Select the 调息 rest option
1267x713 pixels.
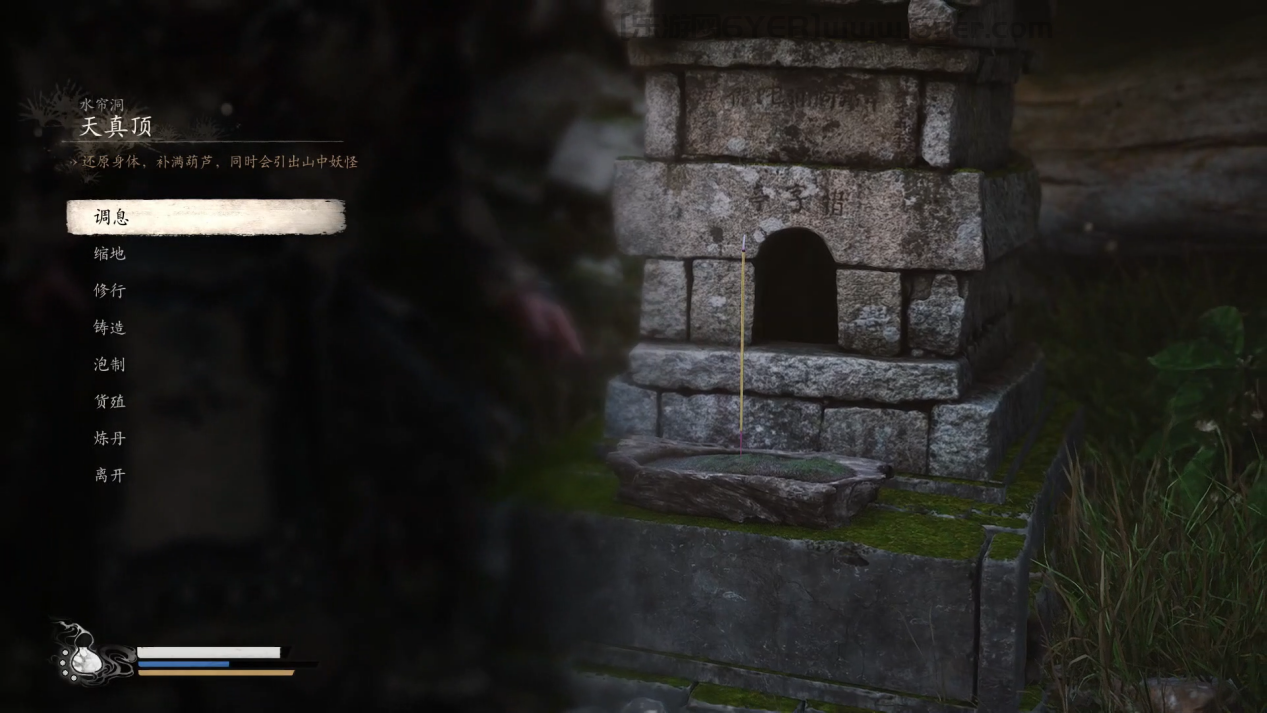tap(112, 217)
